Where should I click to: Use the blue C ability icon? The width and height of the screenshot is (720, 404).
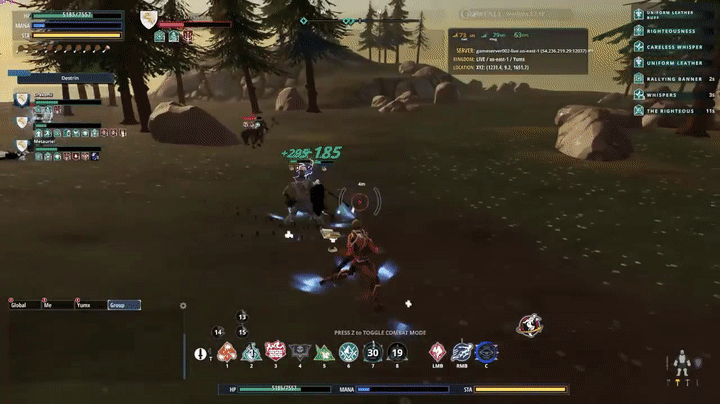tap(486, 352)
